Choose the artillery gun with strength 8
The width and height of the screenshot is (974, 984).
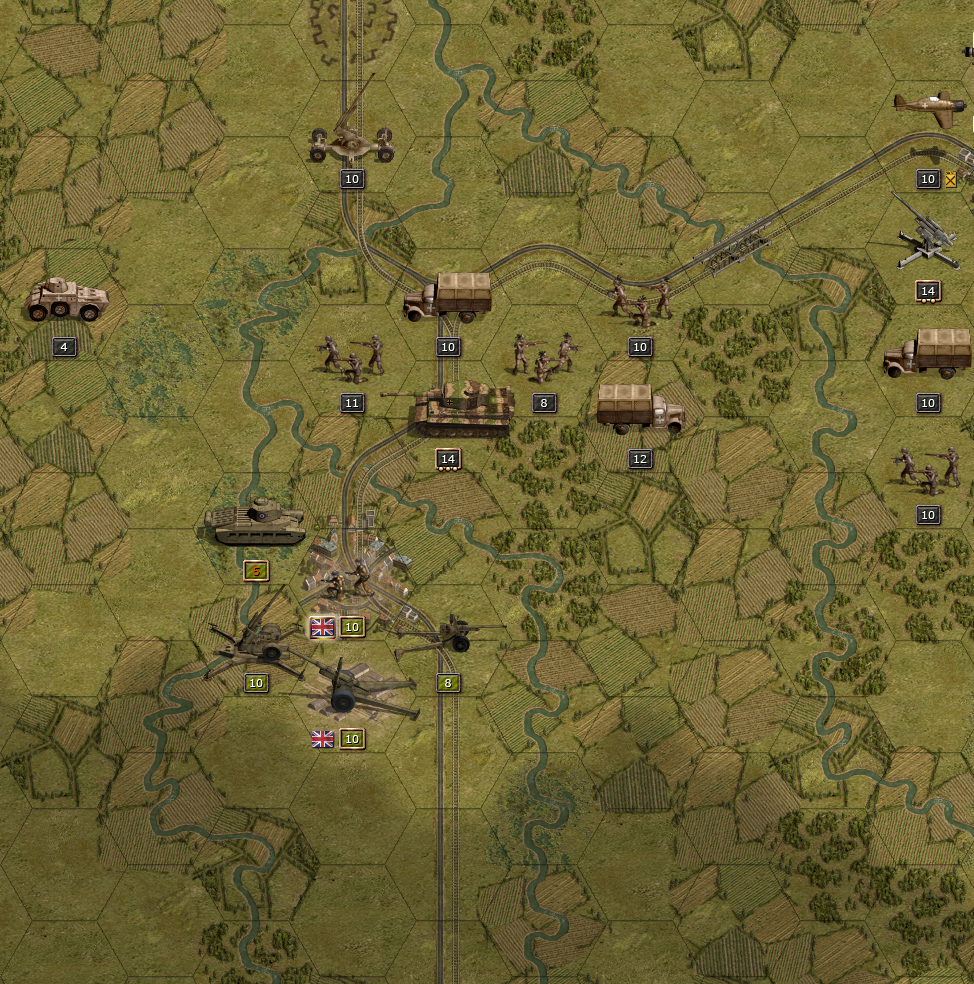445,637
